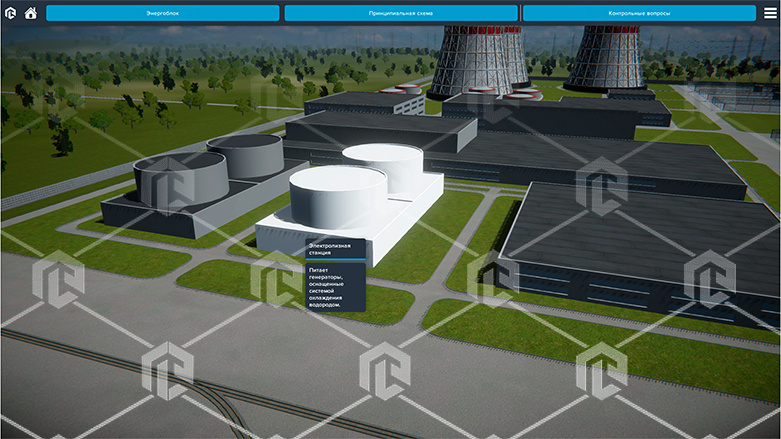
Task: Open the Энергоблок tab
Action: (x=163, y=13)
